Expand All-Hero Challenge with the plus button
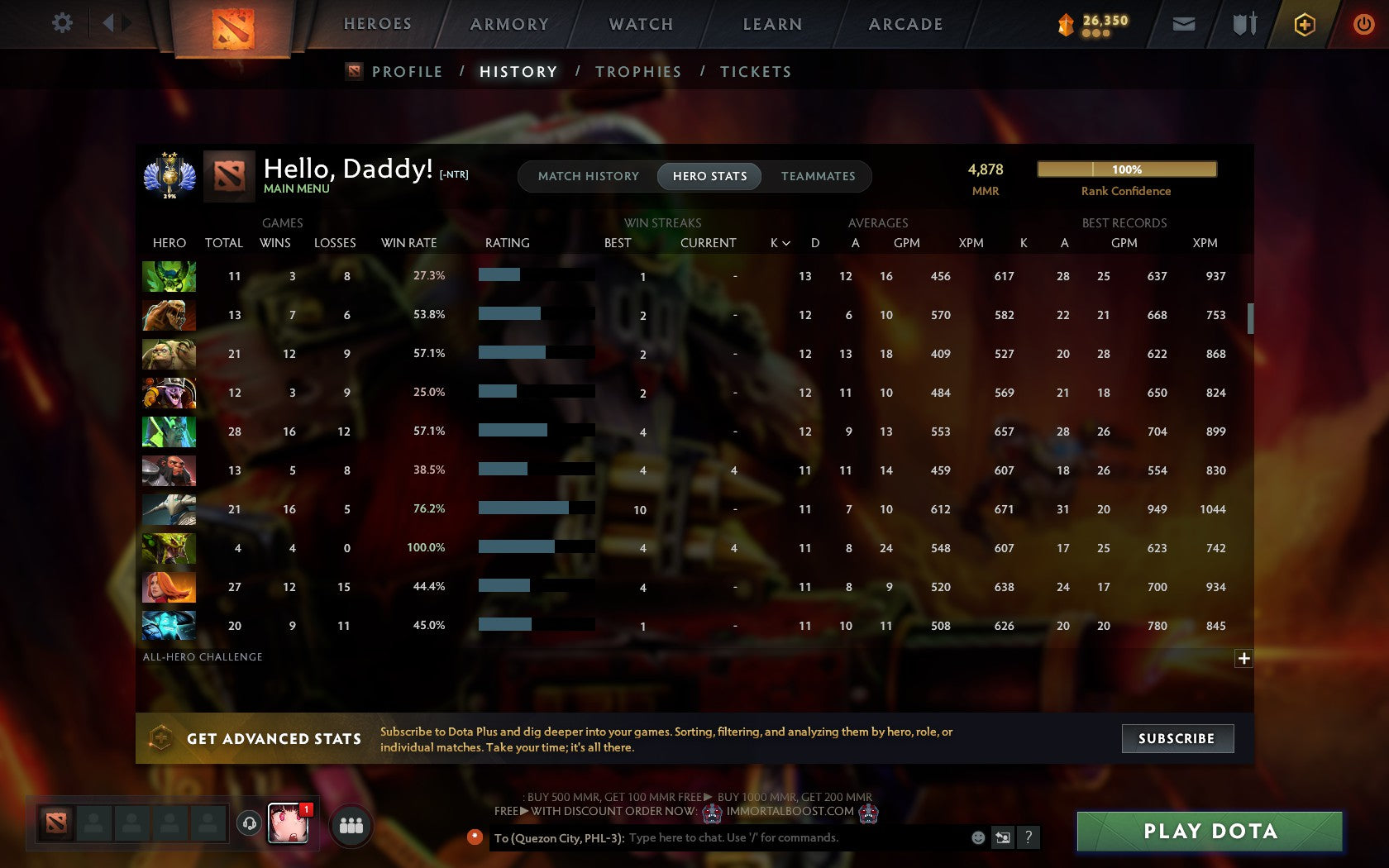Viewport: 1389px width, 868px height. (1243, 658)
